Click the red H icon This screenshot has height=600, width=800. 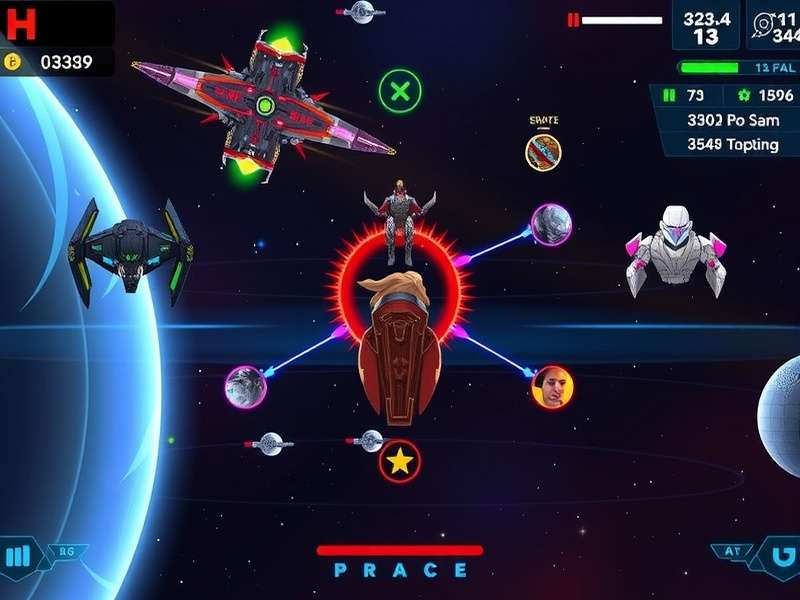(x=20, y=23)
